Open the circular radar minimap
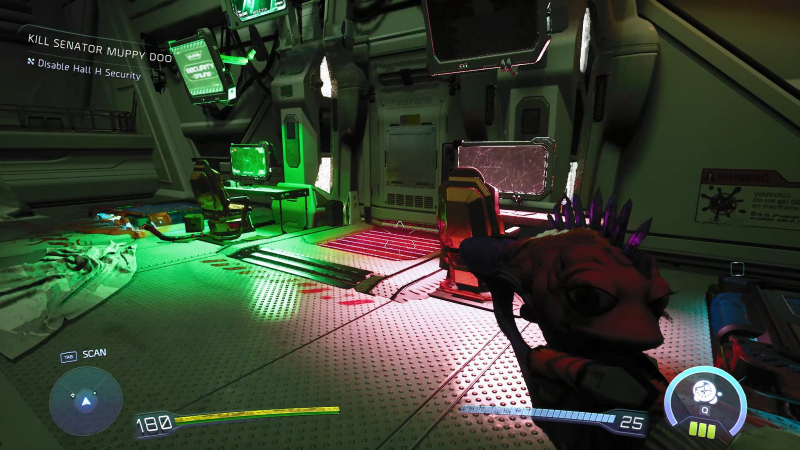Screen dimensions: 800x450 [86, 401]
